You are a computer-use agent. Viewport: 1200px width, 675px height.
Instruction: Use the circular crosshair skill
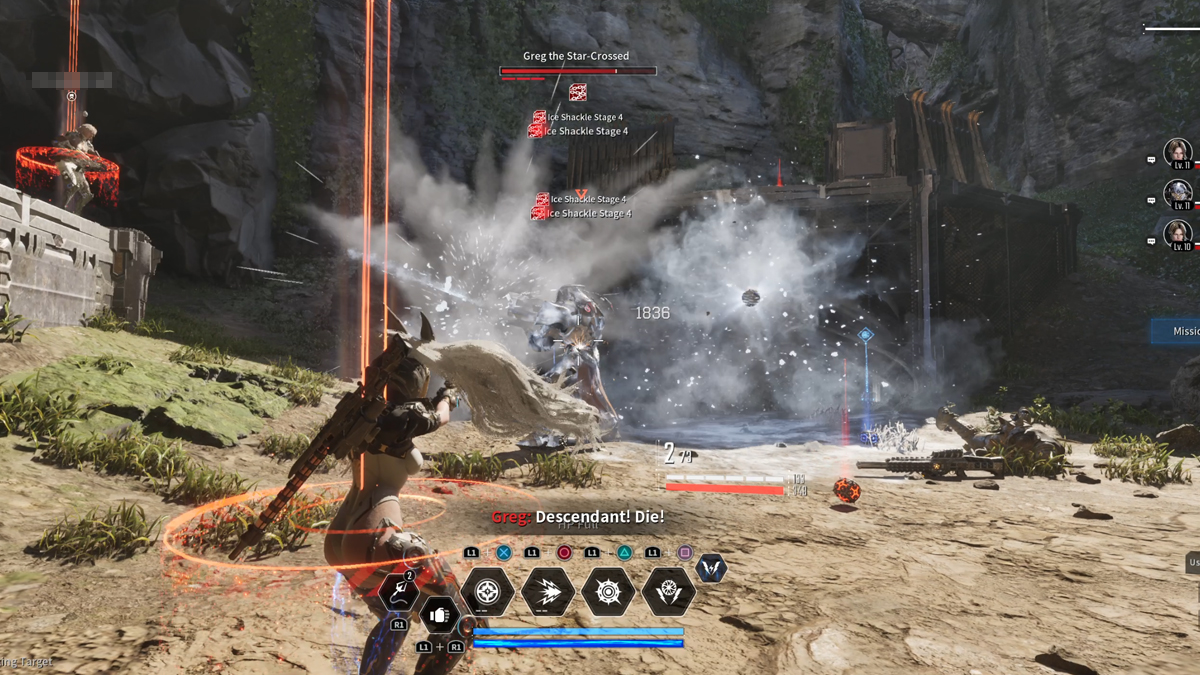point(487,592)
